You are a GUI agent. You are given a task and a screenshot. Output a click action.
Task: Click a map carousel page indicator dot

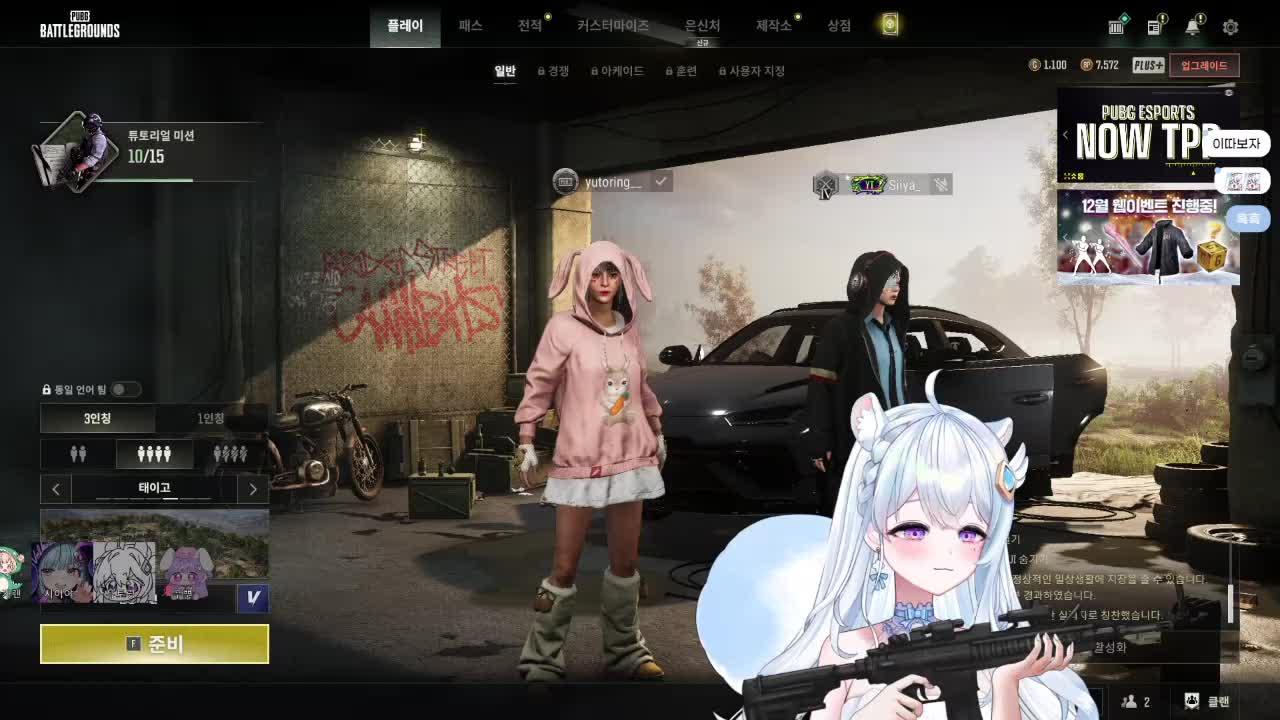173,498
